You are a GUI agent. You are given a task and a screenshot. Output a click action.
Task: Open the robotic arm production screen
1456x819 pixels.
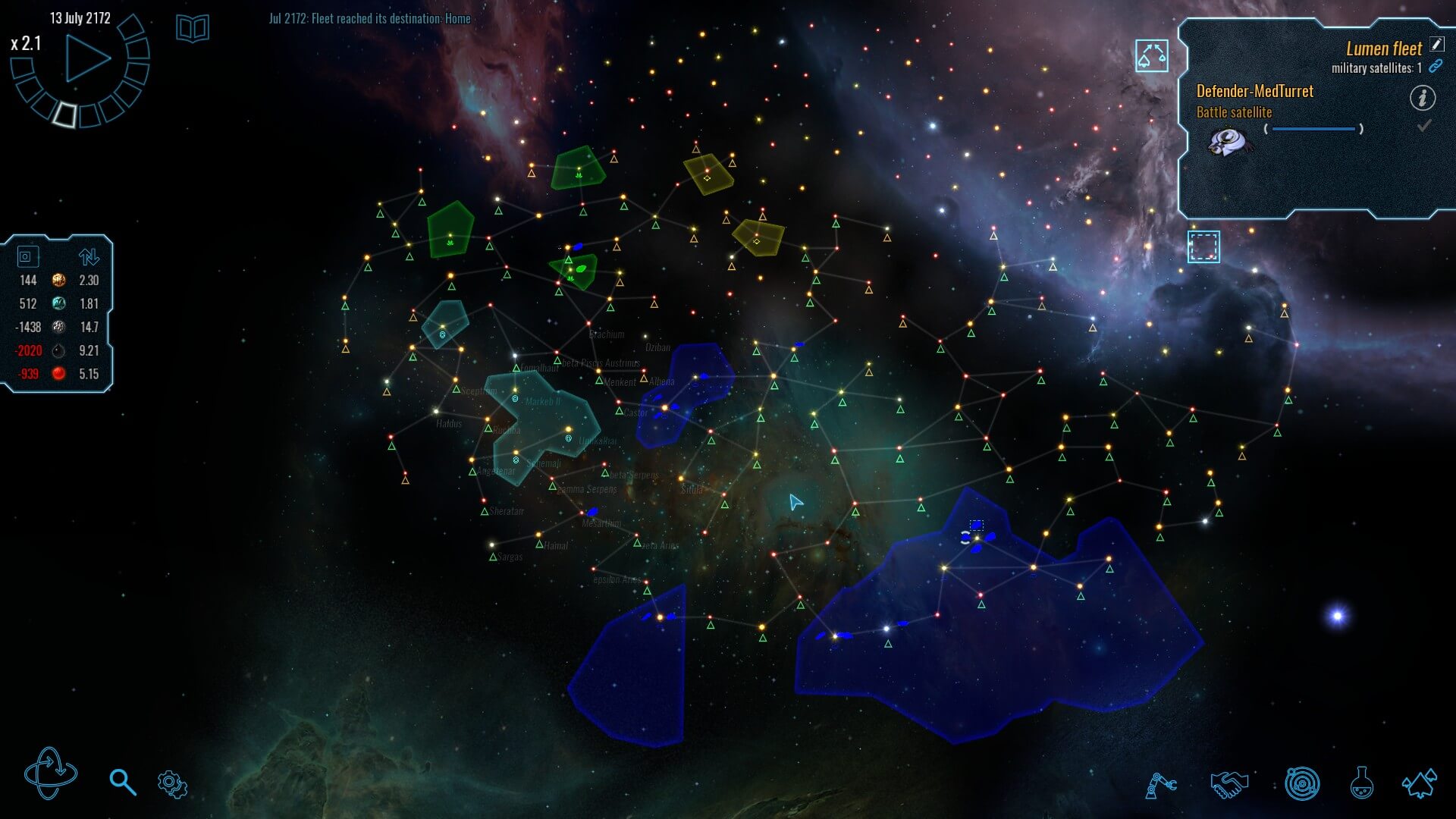coord(1160,785)
